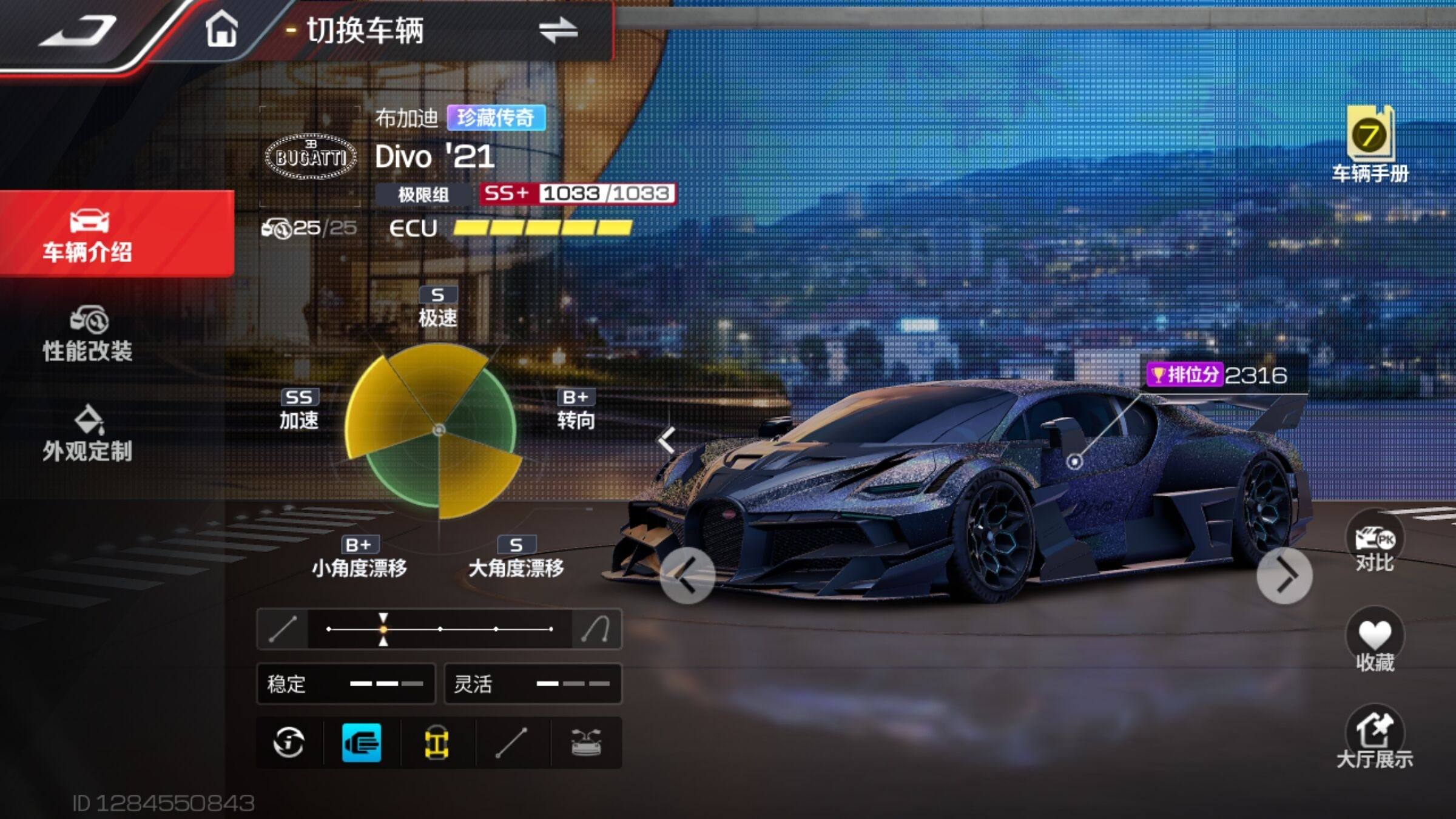
Task: Show the next car with right arrow
Action: (1284, 575)
